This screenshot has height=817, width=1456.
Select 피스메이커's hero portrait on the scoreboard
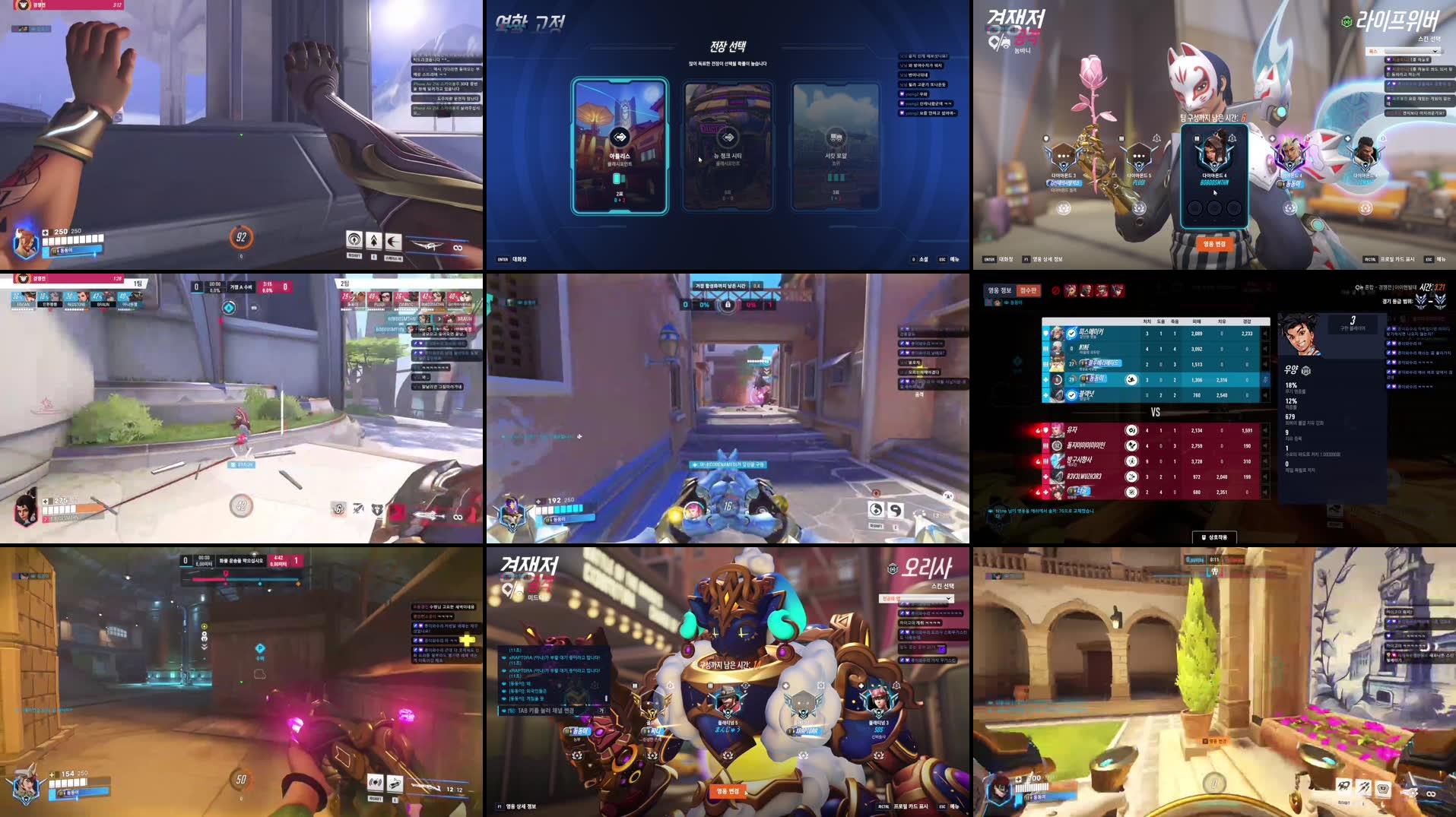point(1057,332)
